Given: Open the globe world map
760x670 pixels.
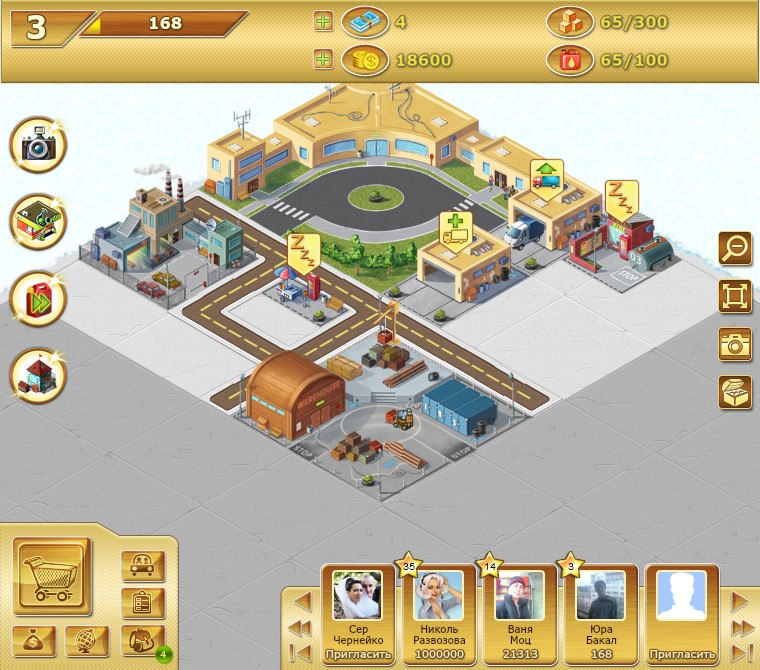Looking at the screenshot, I should 86,640.
